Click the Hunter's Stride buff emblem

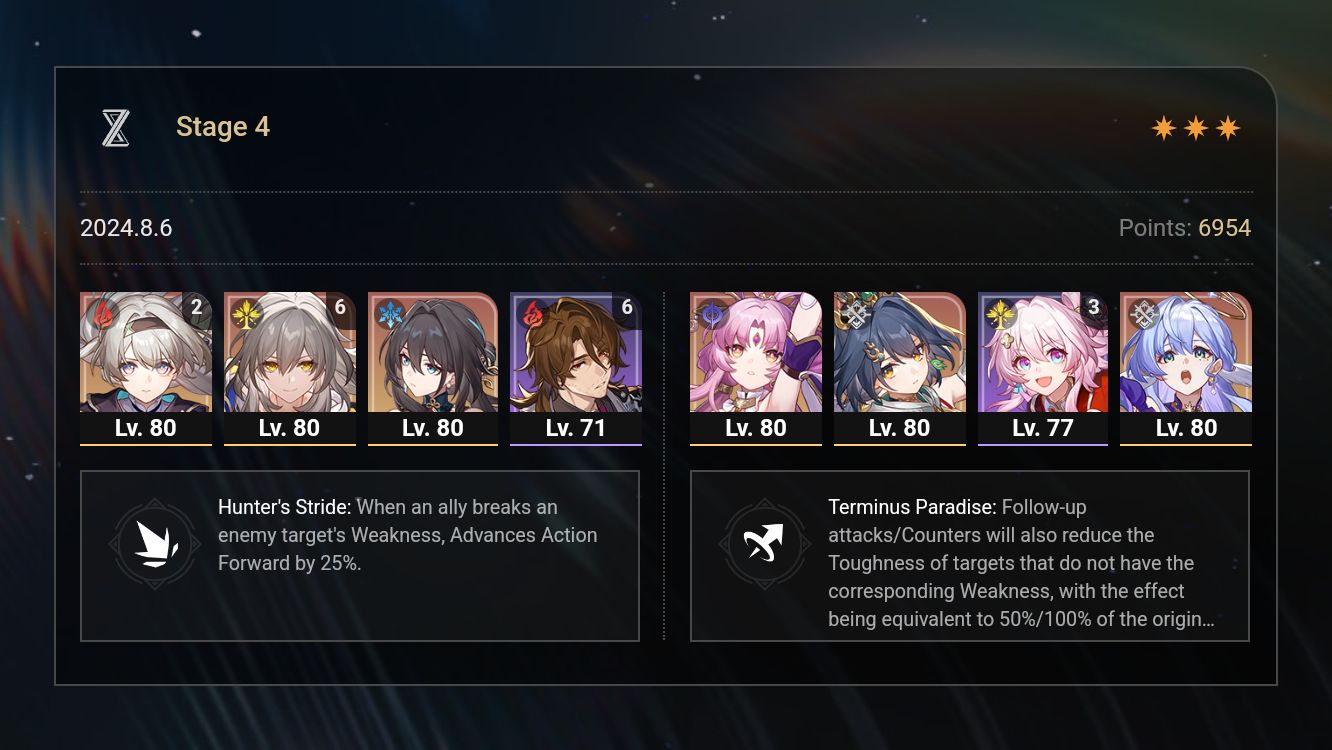[155, 544]
